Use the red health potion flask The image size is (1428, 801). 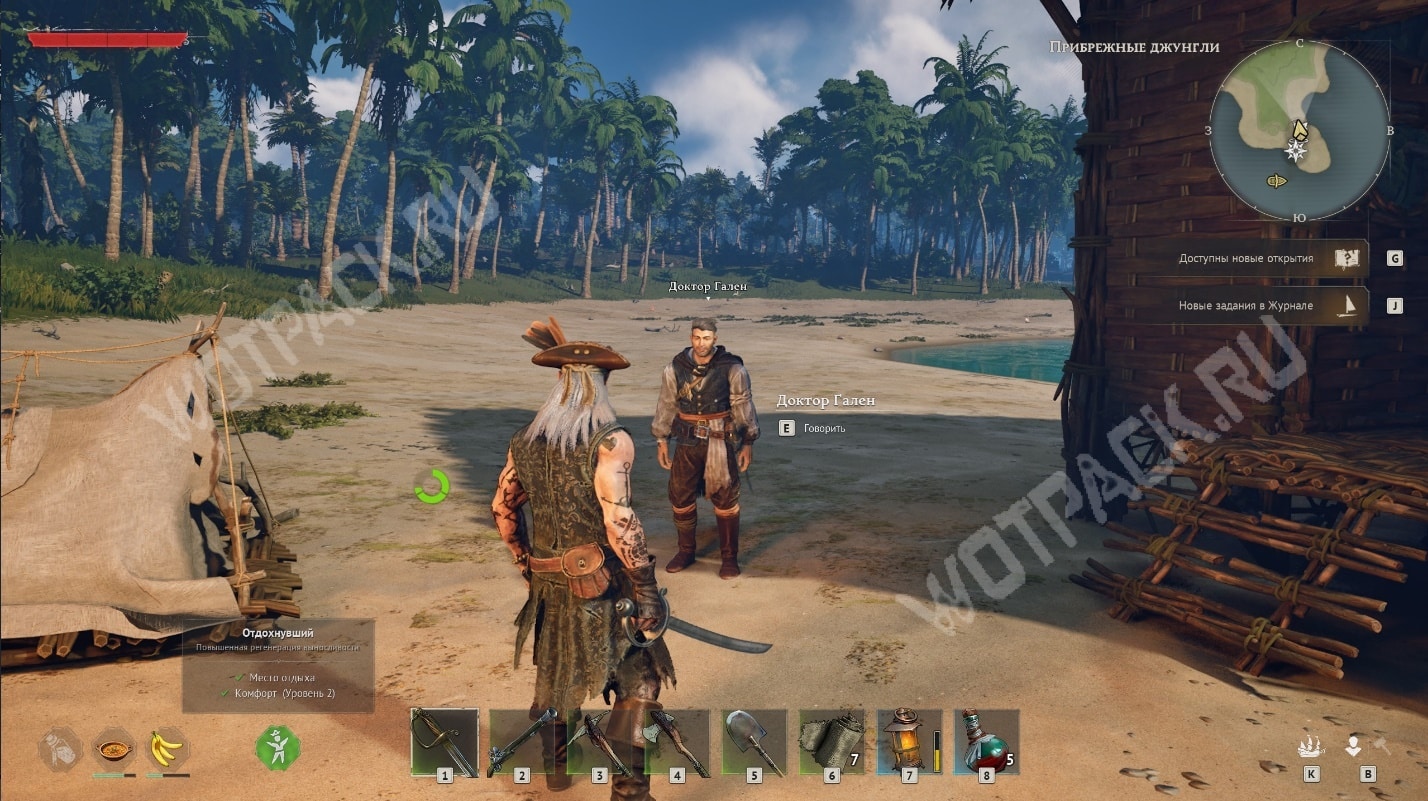(x=986, y=742)
